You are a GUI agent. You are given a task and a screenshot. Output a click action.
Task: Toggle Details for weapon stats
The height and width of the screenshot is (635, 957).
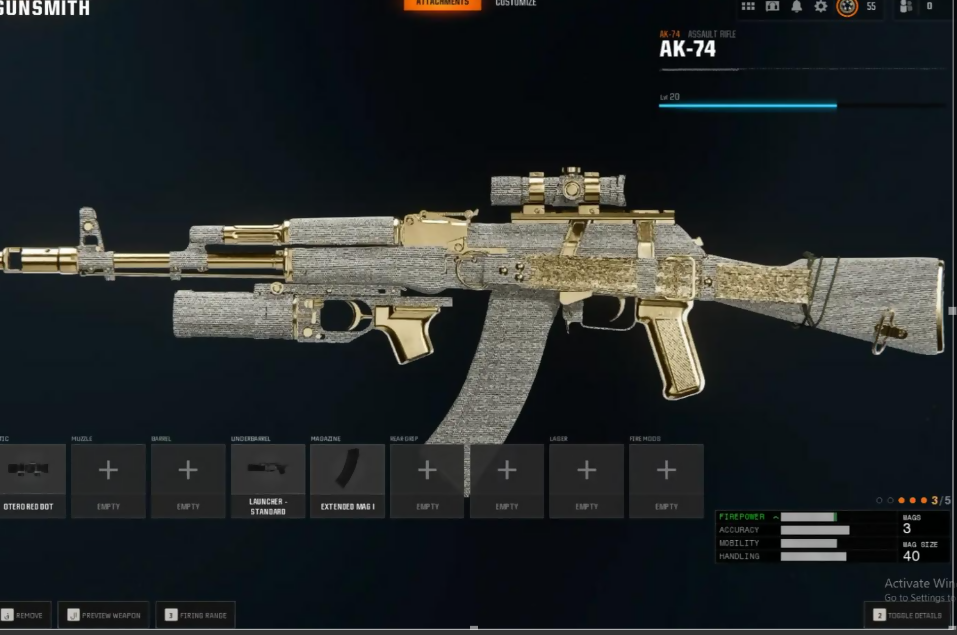coord(908,615)
